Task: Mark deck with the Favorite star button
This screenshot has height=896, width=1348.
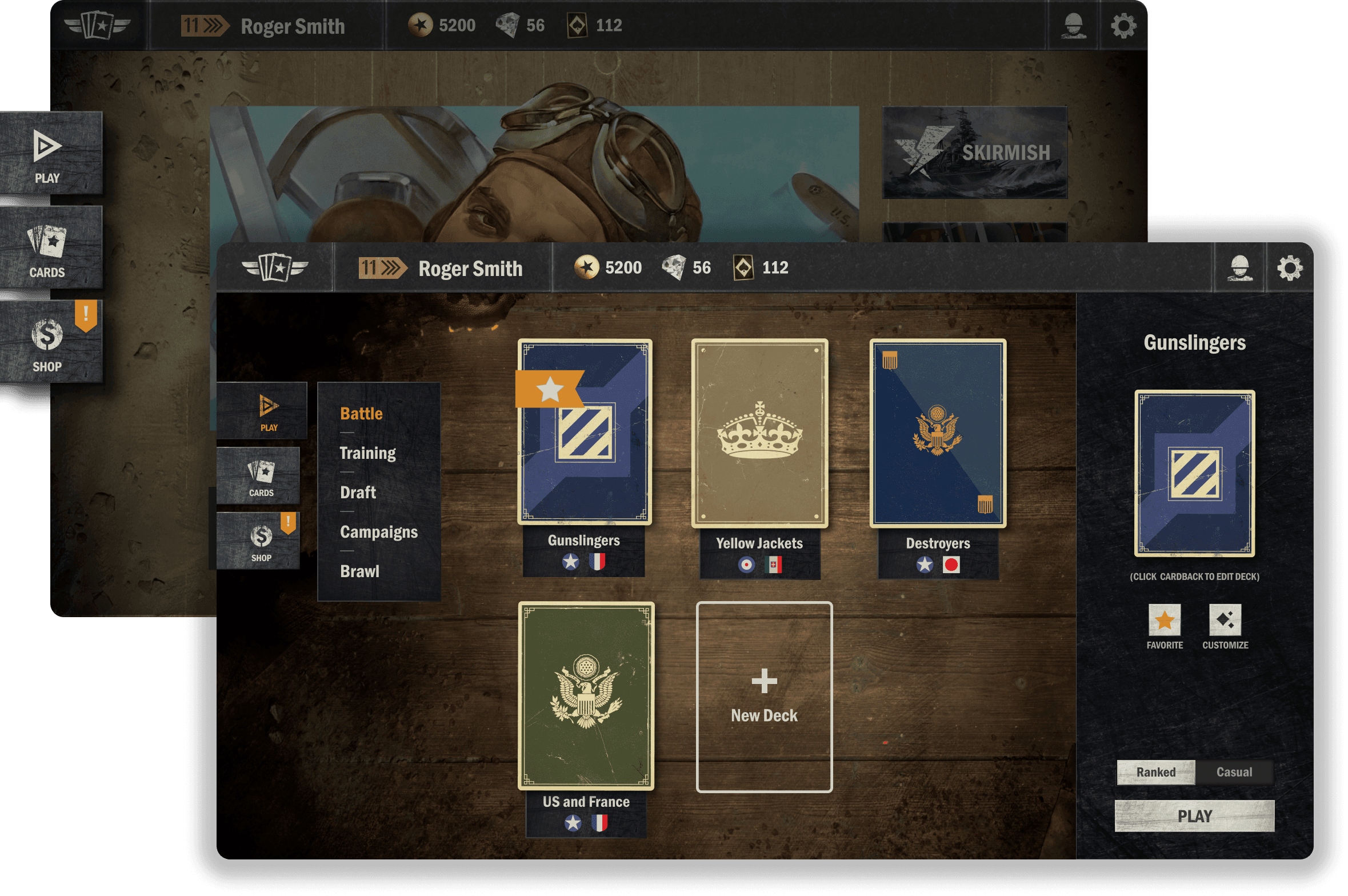Action: 1165,620
